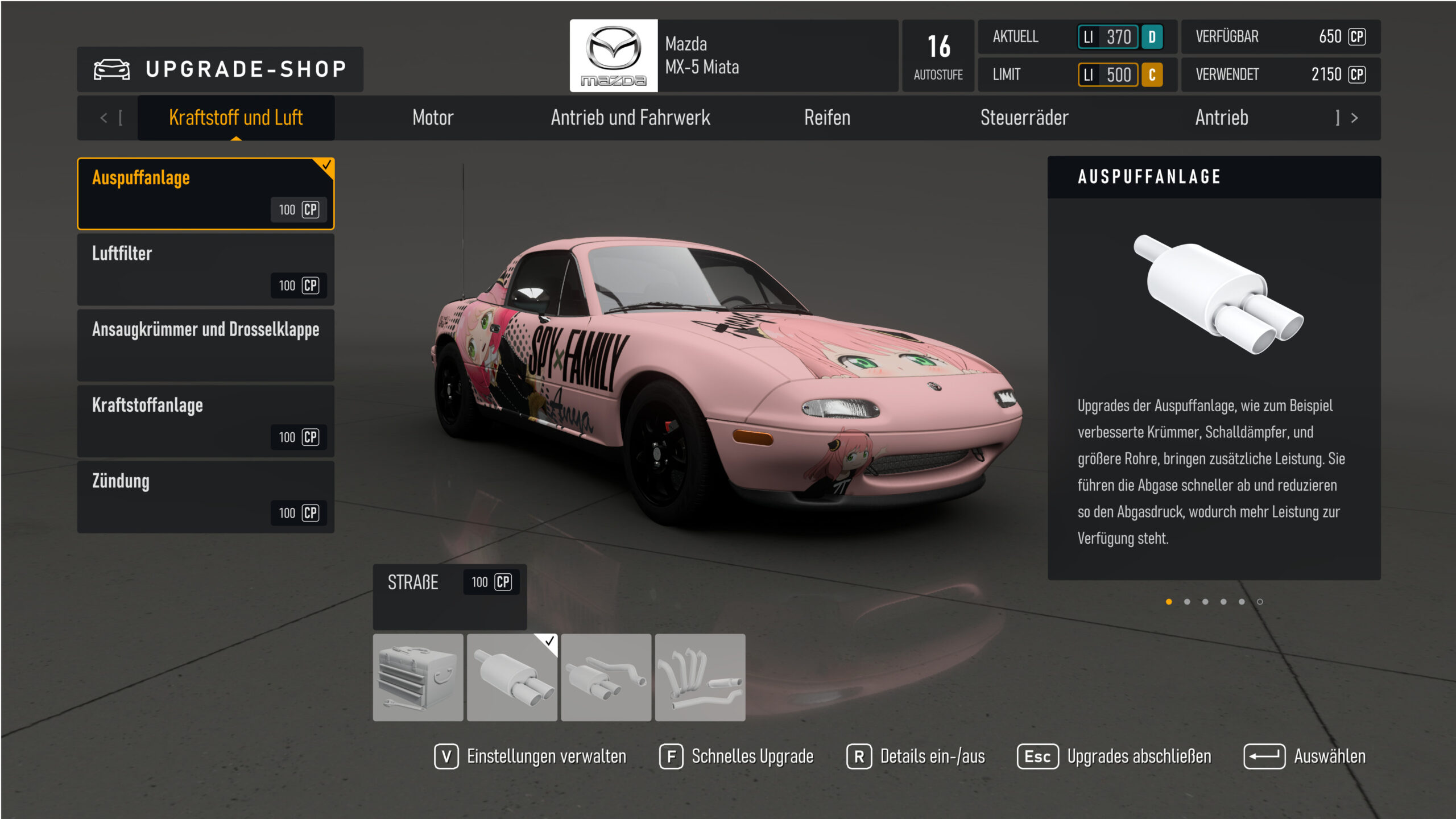The width and height of the screenshot is (1456, 819).
Task: Choose the Auspuffanlage upgrade entry
Action: point(205,193)
